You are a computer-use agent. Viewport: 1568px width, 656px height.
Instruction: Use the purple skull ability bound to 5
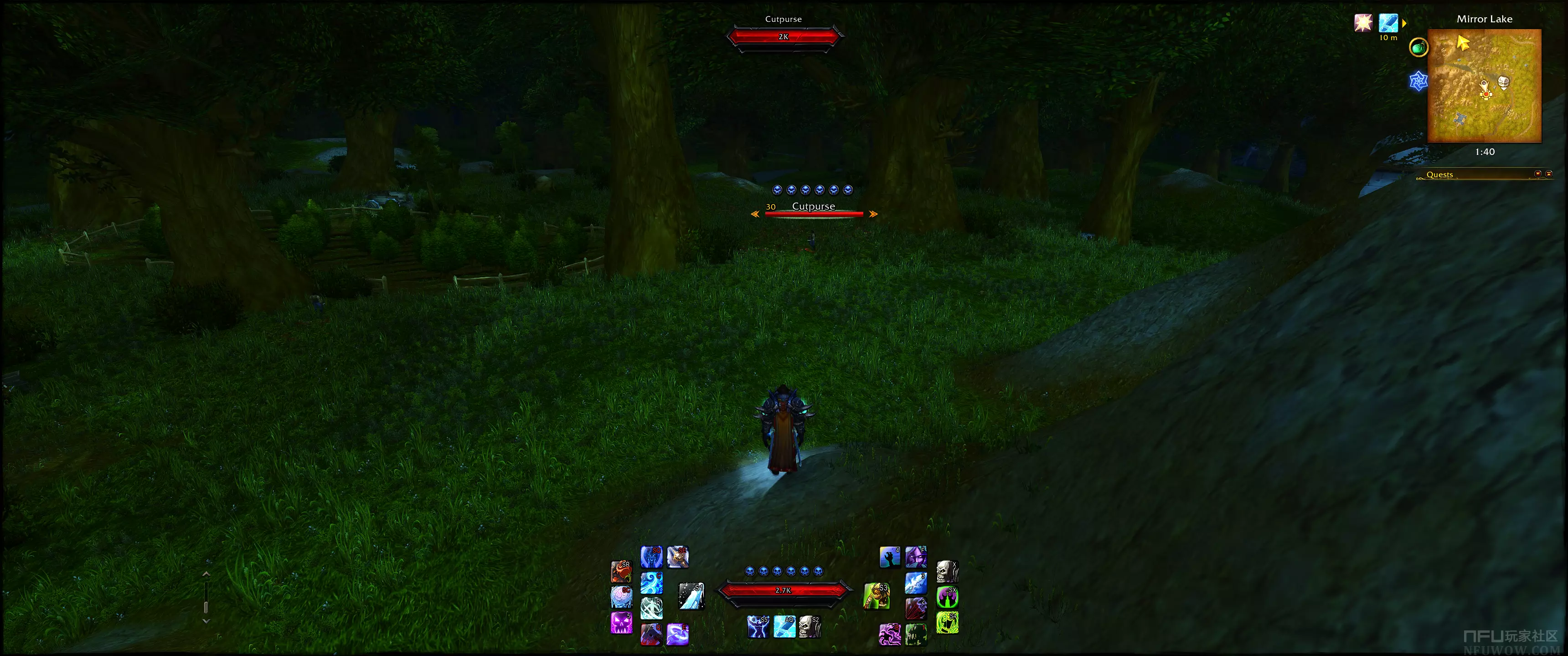pos(621,623)
